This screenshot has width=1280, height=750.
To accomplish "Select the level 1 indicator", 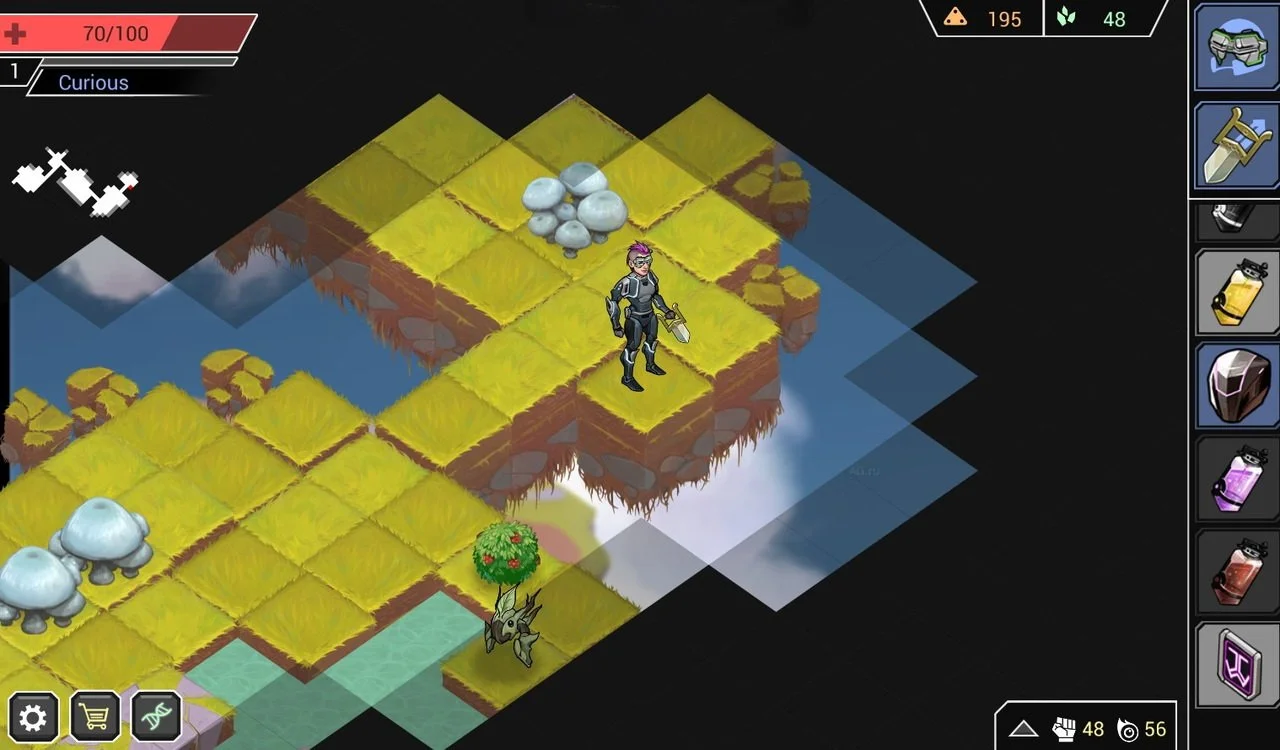I will coord(14,71).
